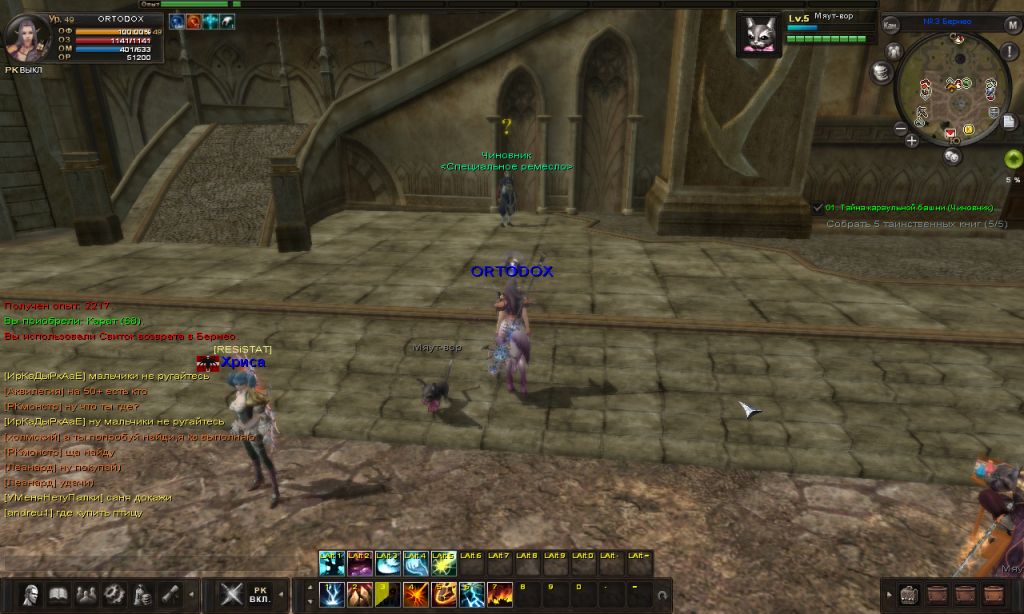Use the Alt+1 blue tree skill

(332, 564)
